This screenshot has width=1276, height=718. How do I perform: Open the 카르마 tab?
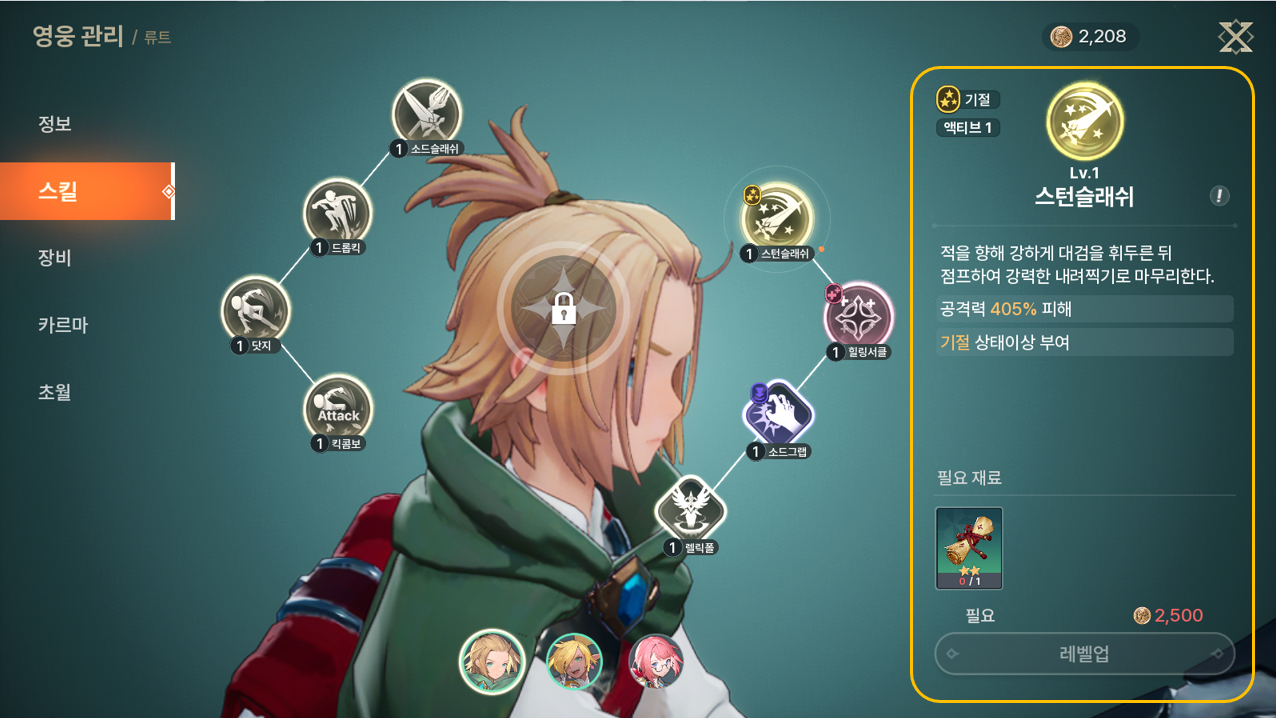(x=63, y=325)
